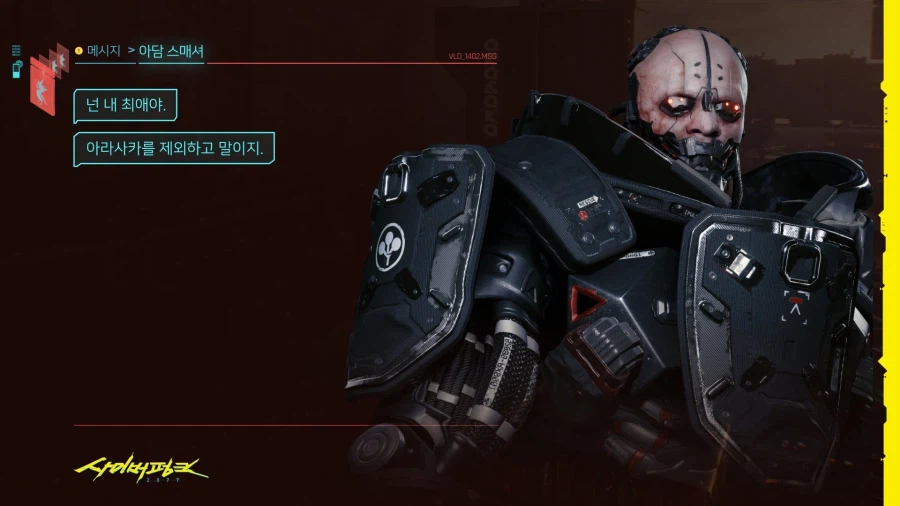Select the 아담 스매셔 contact header

click(171, 49)
